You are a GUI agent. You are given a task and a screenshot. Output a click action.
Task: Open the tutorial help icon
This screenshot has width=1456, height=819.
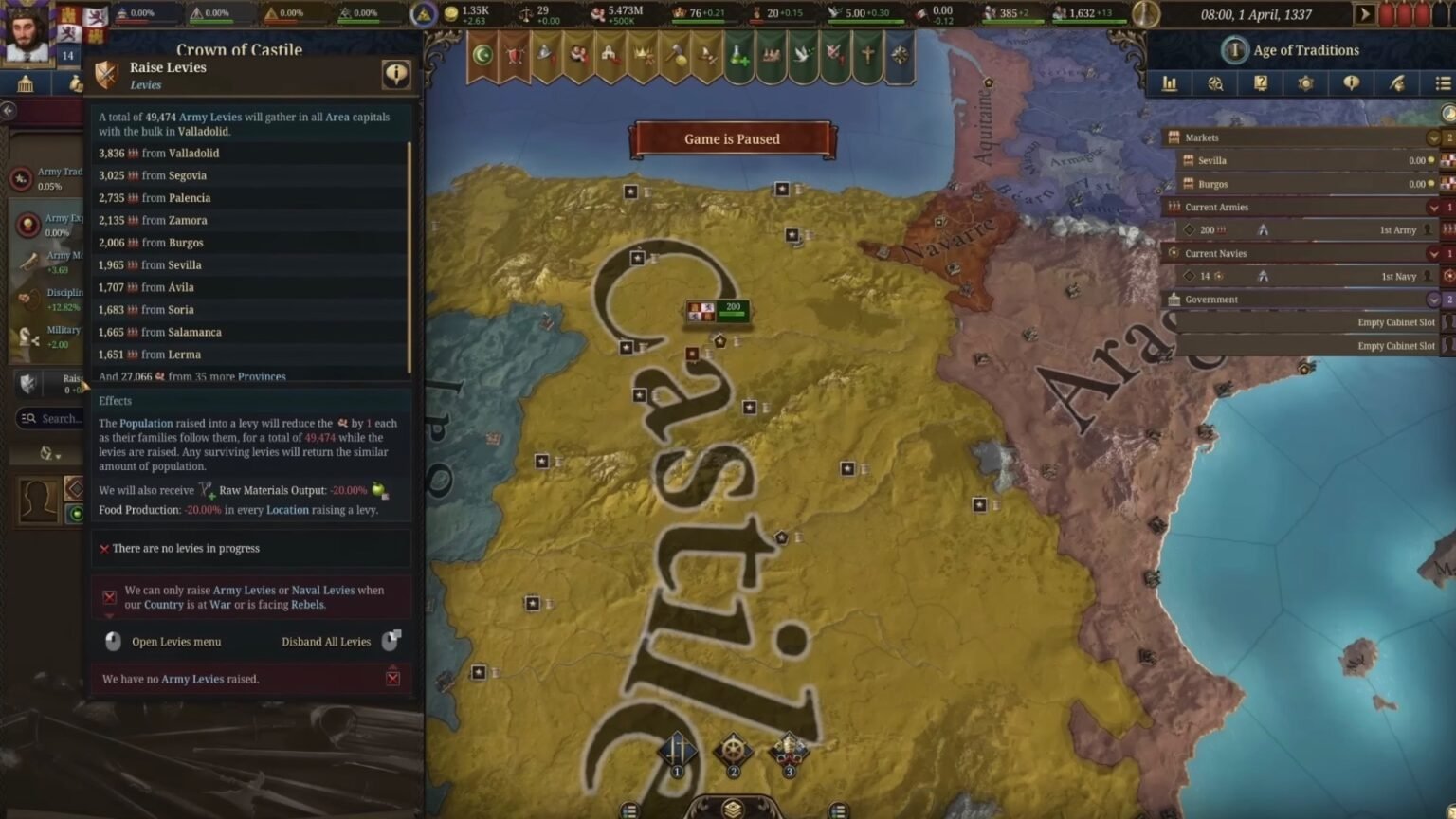click(x=1260, y=83)
